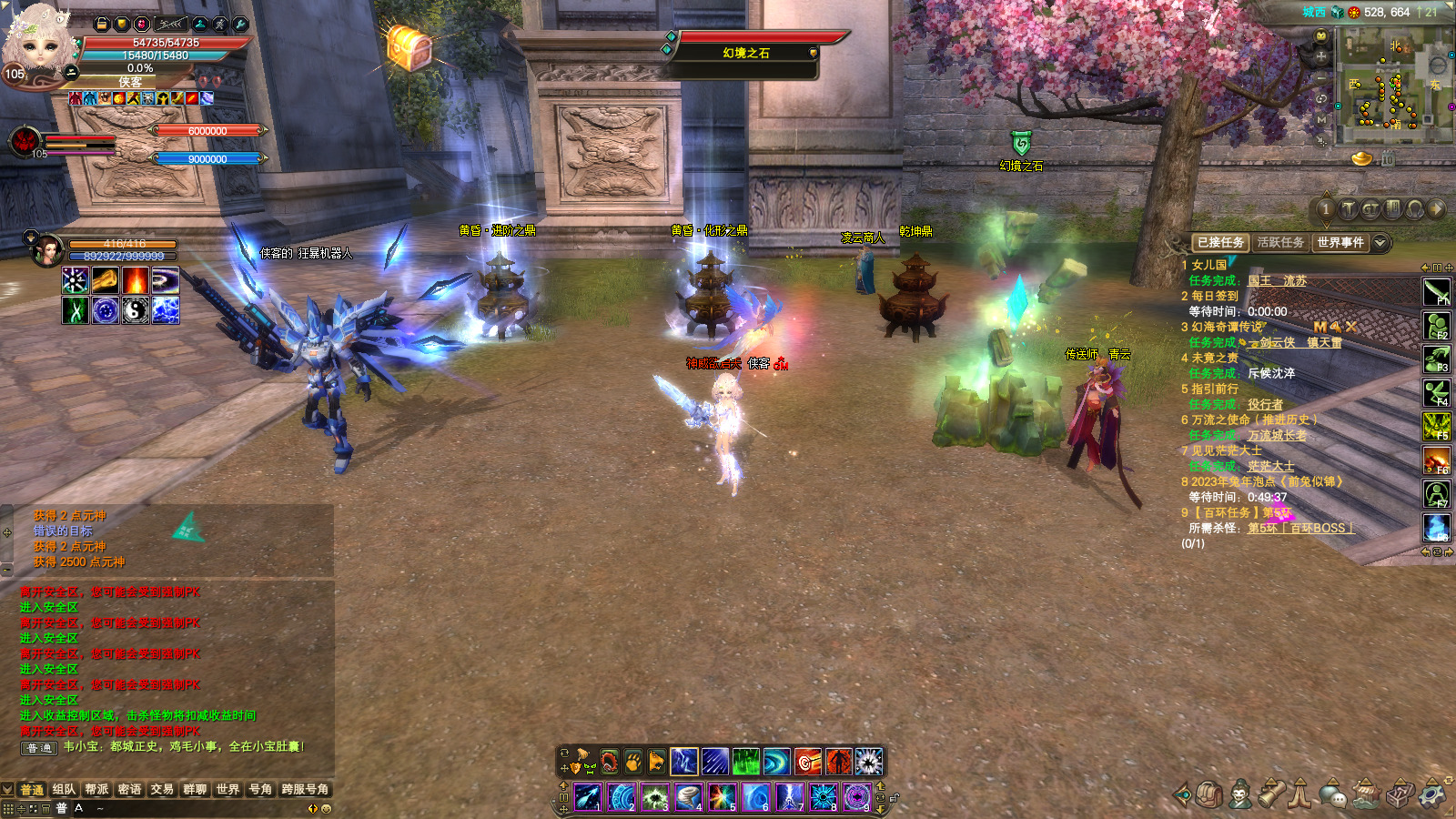The width and height of the screenshot is (1456, 819).
Task: Expand the quest tracker dropdown arrow
Action: [1380, 243]
